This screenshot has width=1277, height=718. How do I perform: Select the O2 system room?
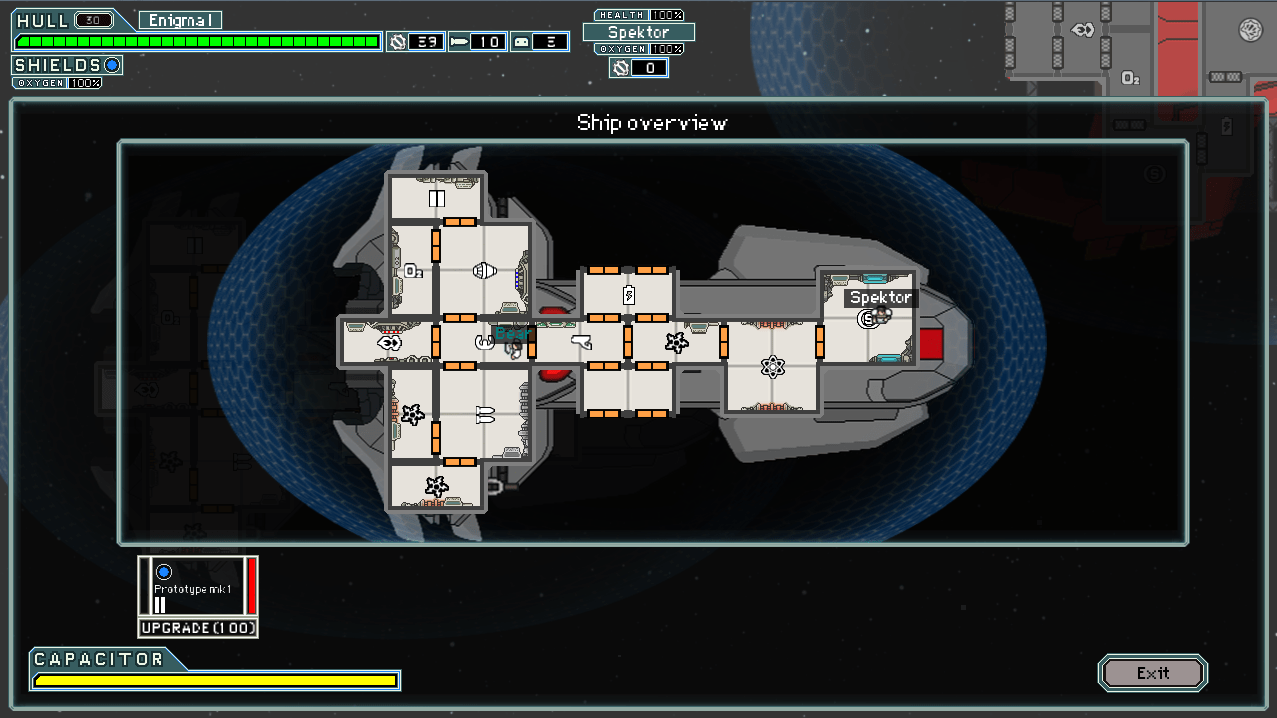click(412, 270)
